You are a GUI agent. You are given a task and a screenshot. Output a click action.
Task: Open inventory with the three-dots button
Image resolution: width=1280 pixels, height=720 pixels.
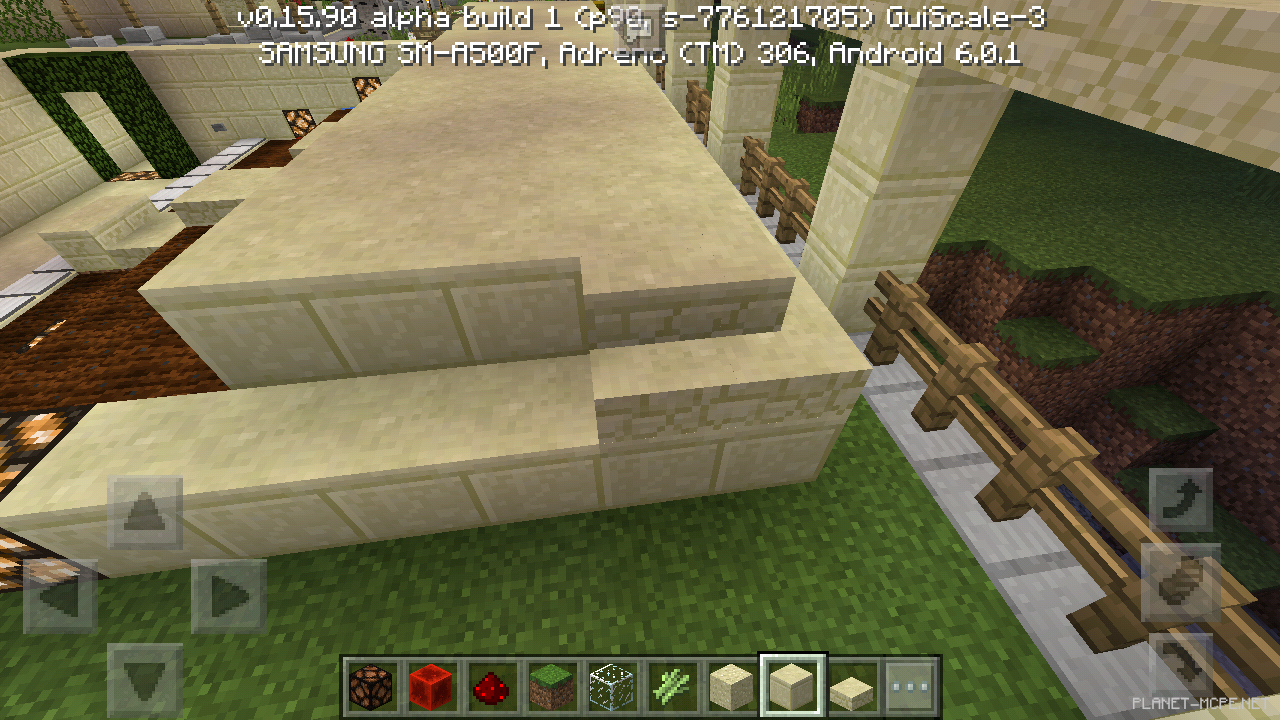click(910, 687)
